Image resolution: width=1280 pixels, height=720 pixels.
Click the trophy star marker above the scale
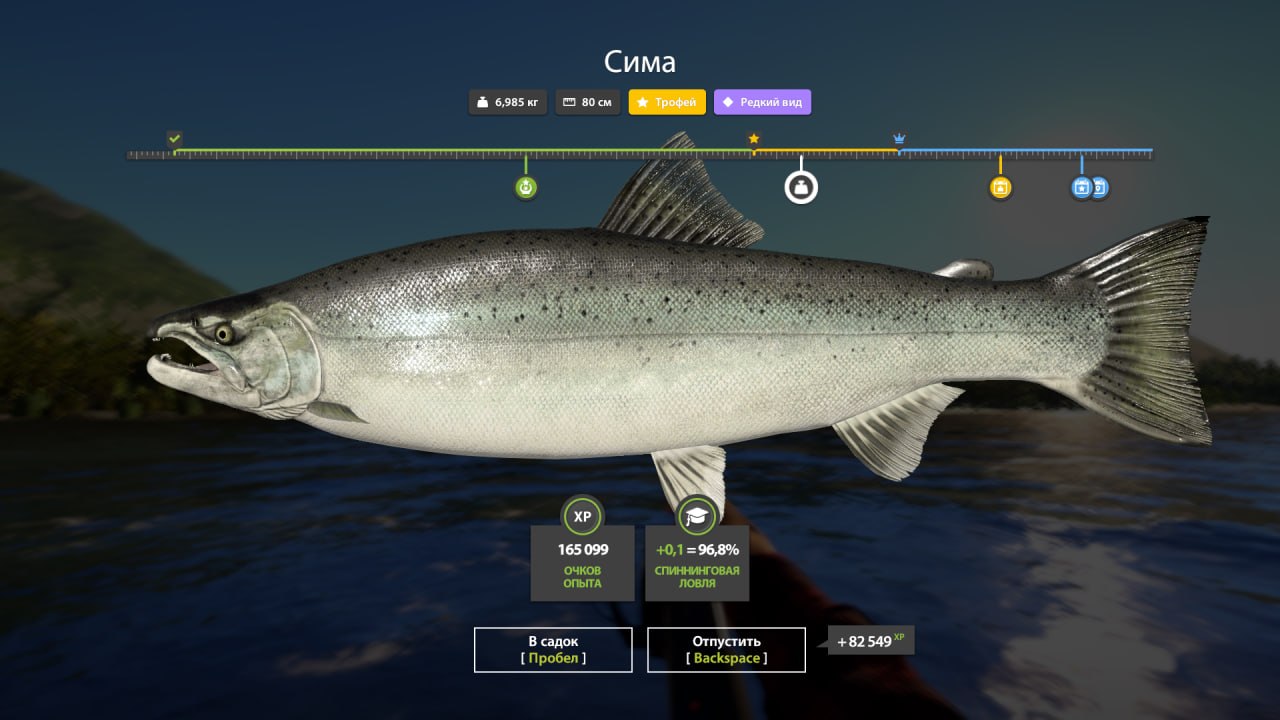click(754, 138)
